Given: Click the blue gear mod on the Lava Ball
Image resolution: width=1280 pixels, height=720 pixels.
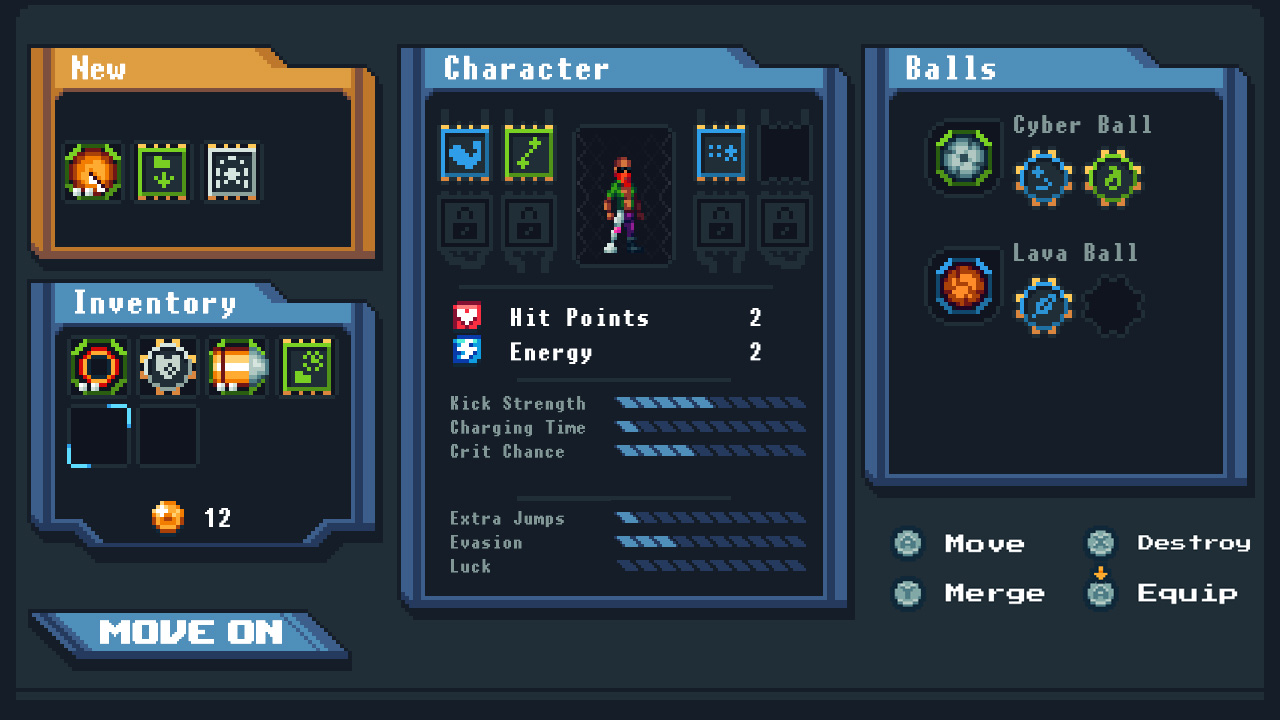Looking at the screenshot, I should (1043, 303).
